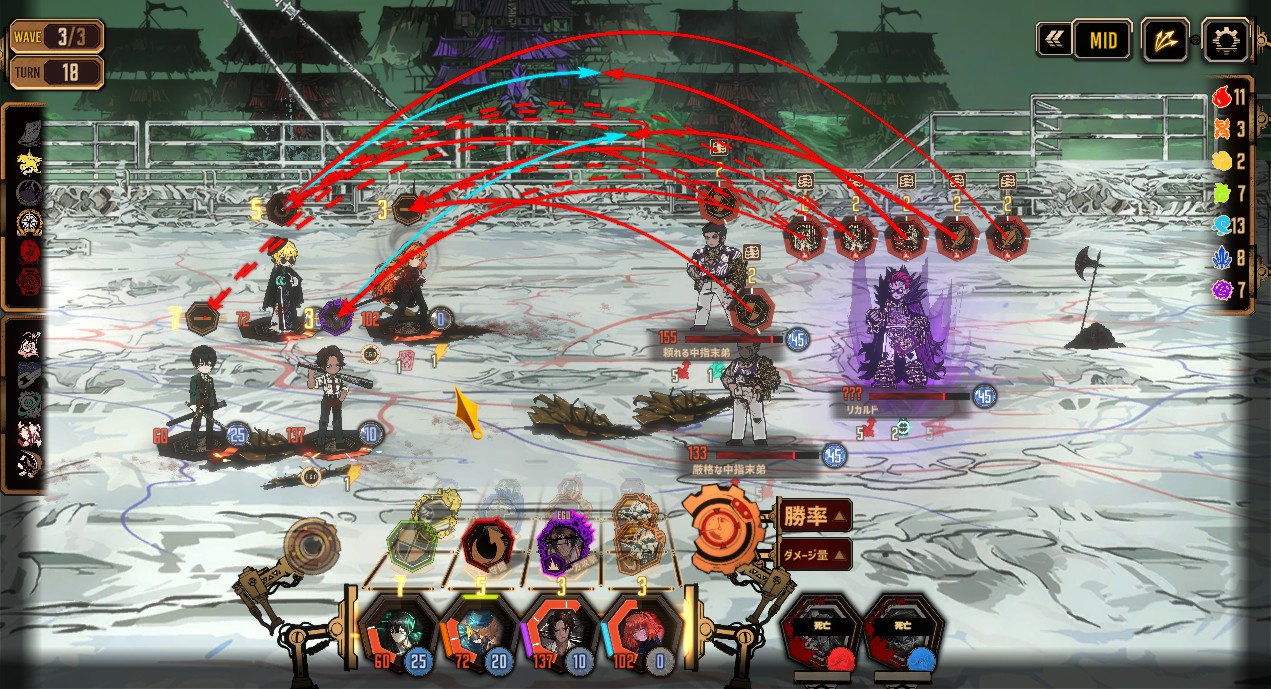Click the scope lens on the mechanical arm
Image resolution: width=1271 pixels, height=689 pixels.
[309, 546]
